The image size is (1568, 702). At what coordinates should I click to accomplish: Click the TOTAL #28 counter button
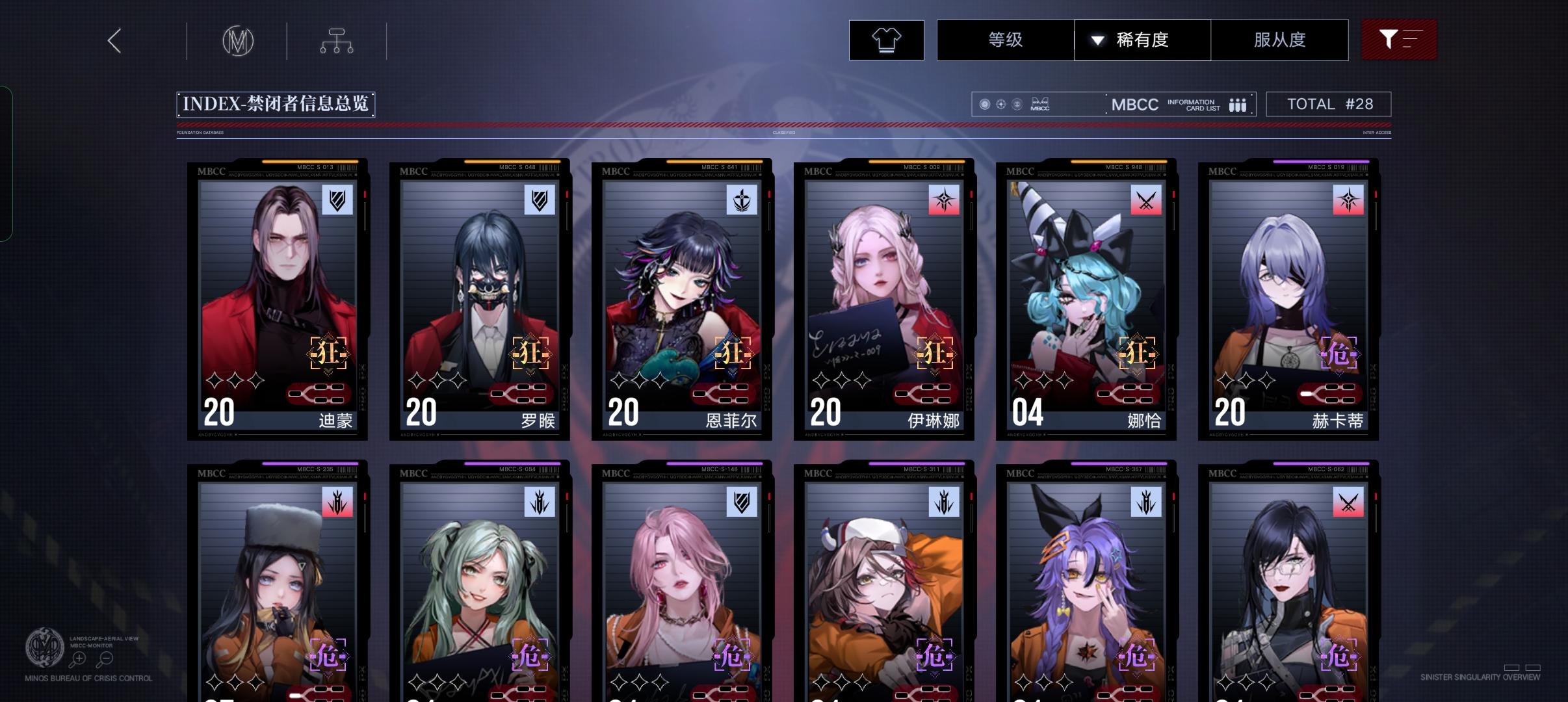[x=1329, y=103]
